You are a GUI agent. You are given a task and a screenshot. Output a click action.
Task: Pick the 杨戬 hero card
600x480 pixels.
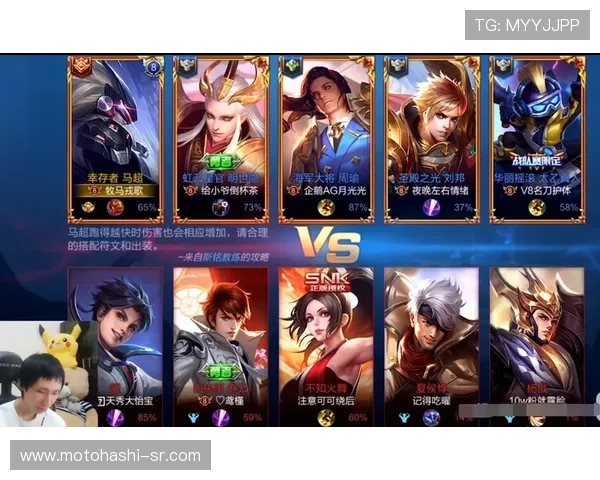[537, 345]
